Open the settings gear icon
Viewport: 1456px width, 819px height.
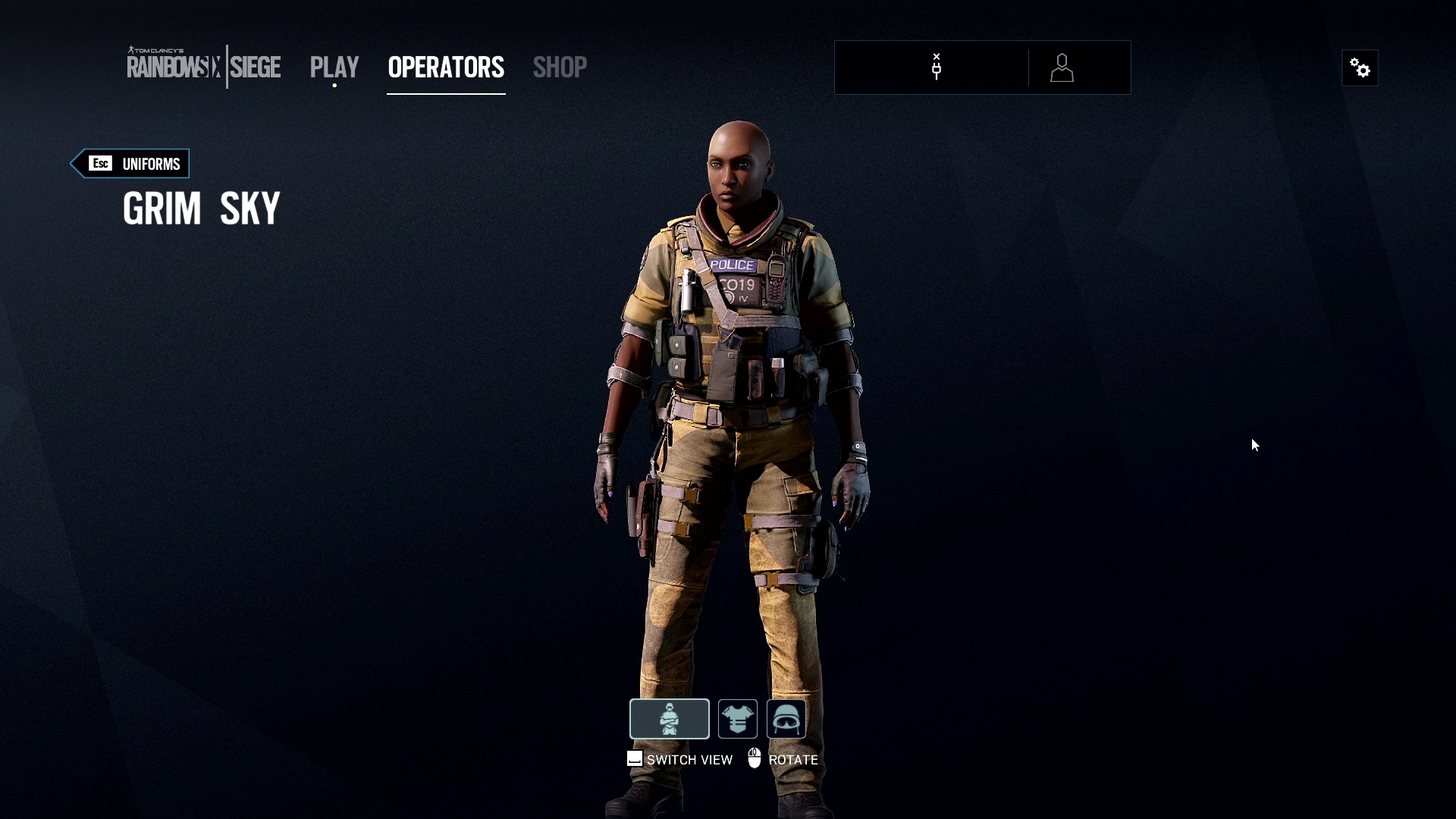1360,67
